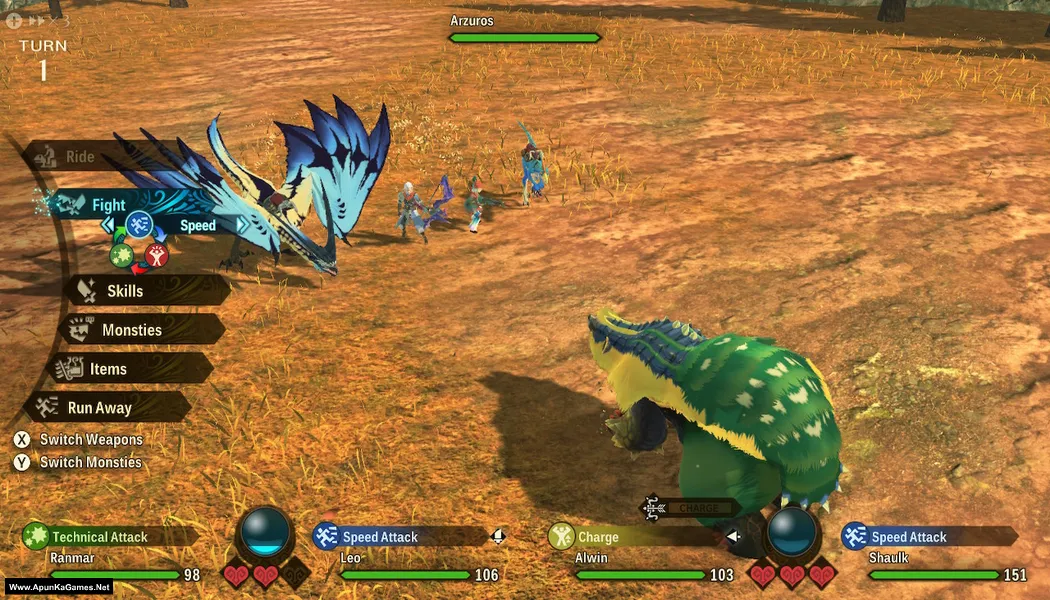Pick the blue Speed attack type icon

138,225
